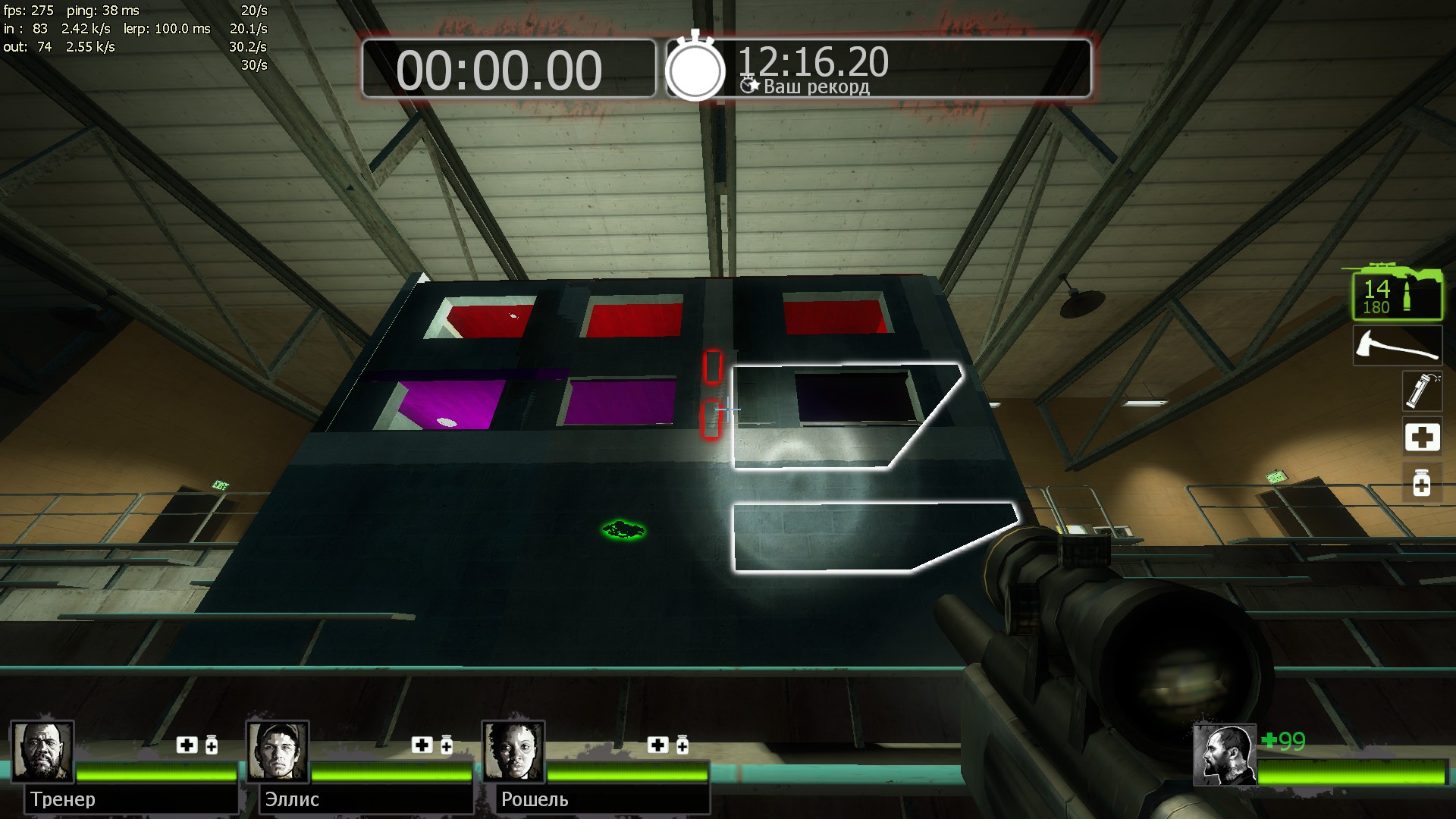The image size is (1456, 819).
Task: Click Эллис's teammate portrait
Action: (278, 752)
